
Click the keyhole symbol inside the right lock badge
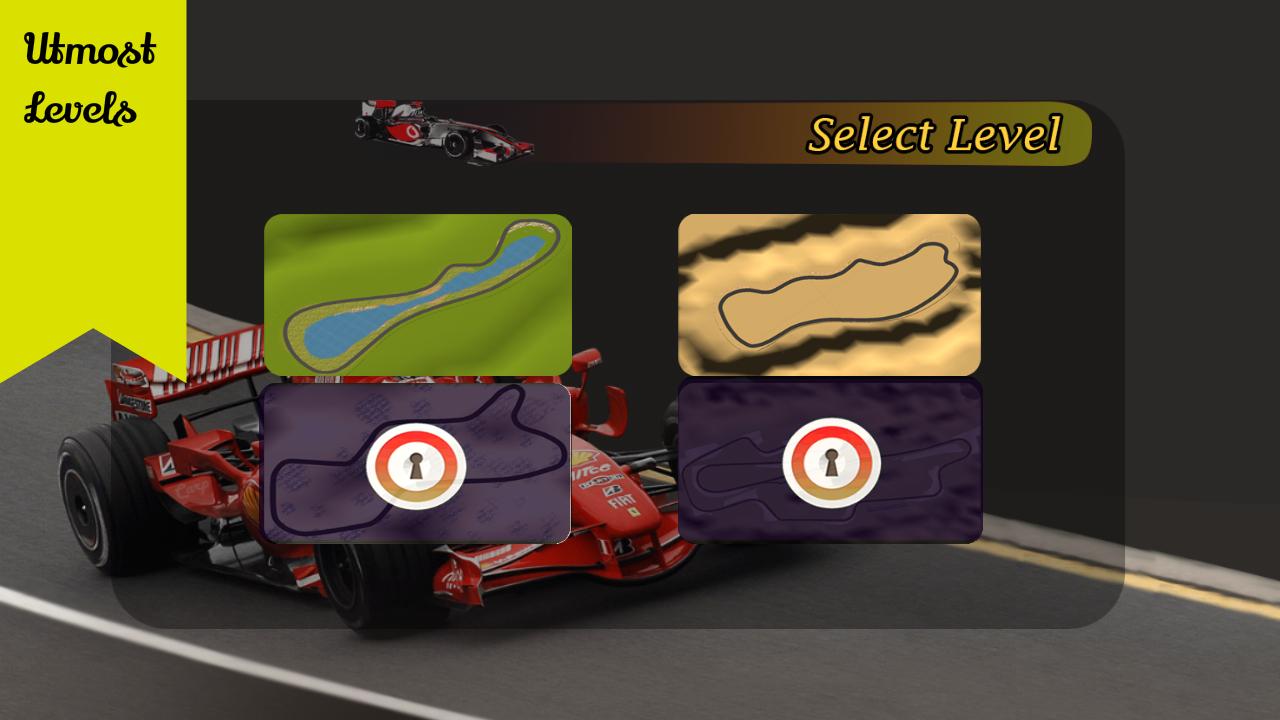(x=830, y=461)
